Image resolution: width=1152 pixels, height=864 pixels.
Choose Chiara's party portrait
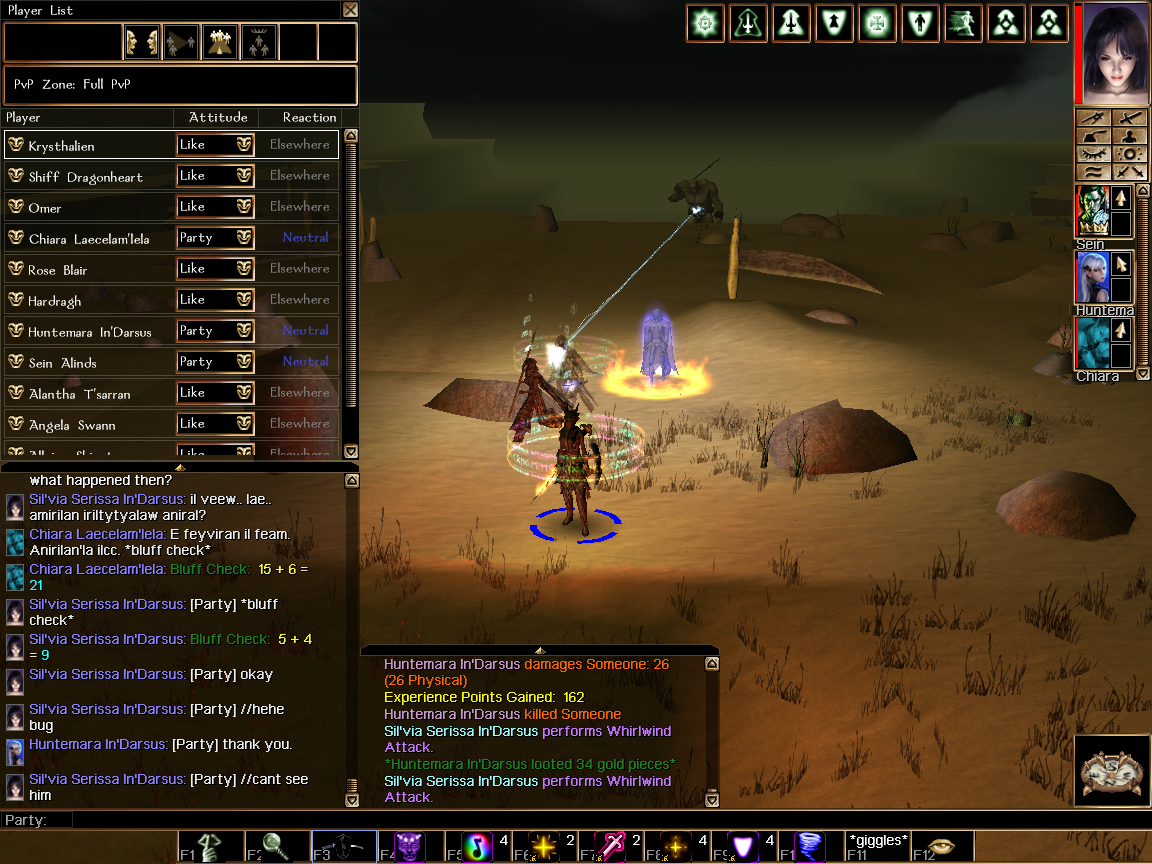coord(1091,343)
